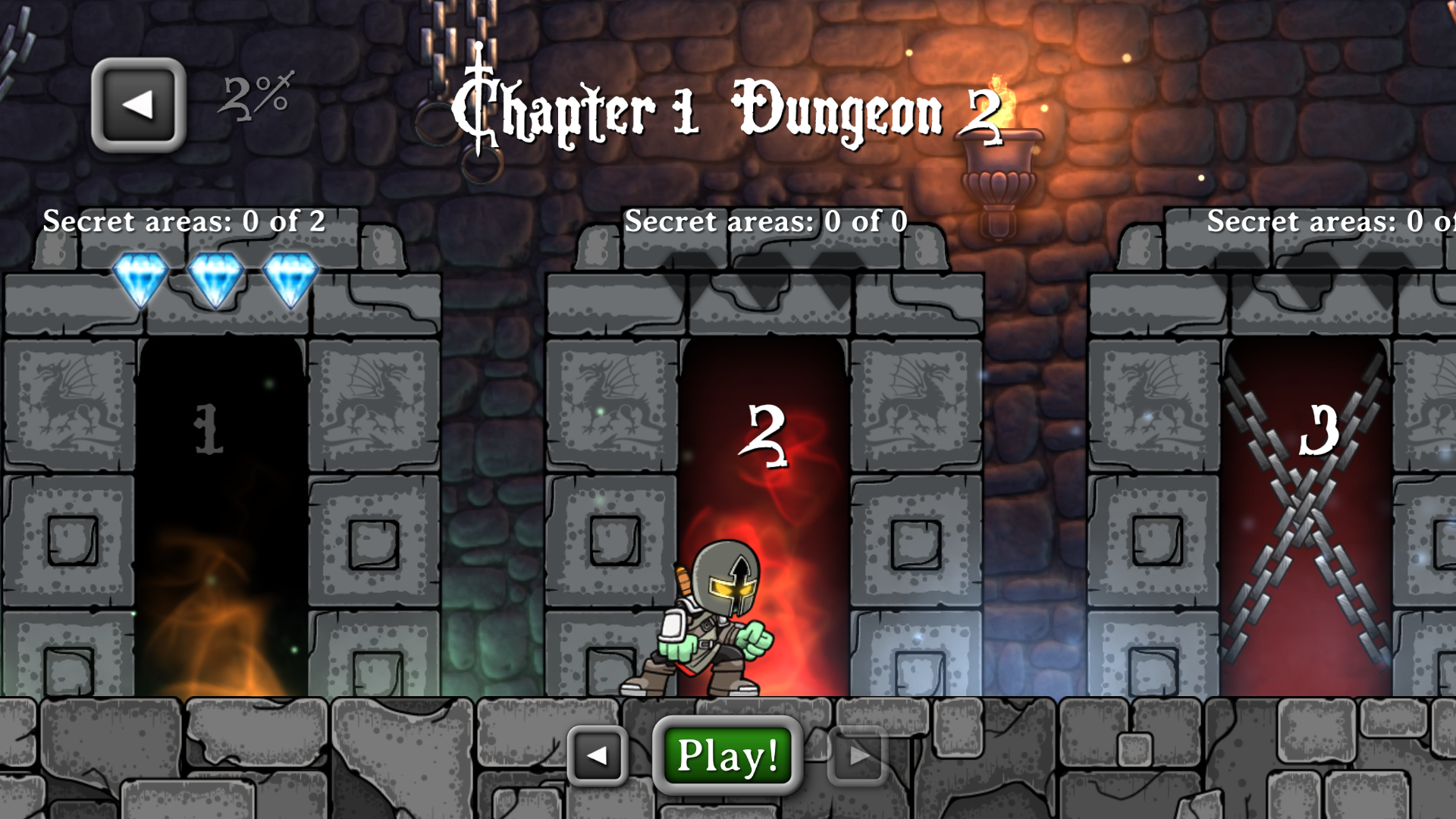
Task: Select the previous dungeon arrow beside Play
Action: pos(598,755)
